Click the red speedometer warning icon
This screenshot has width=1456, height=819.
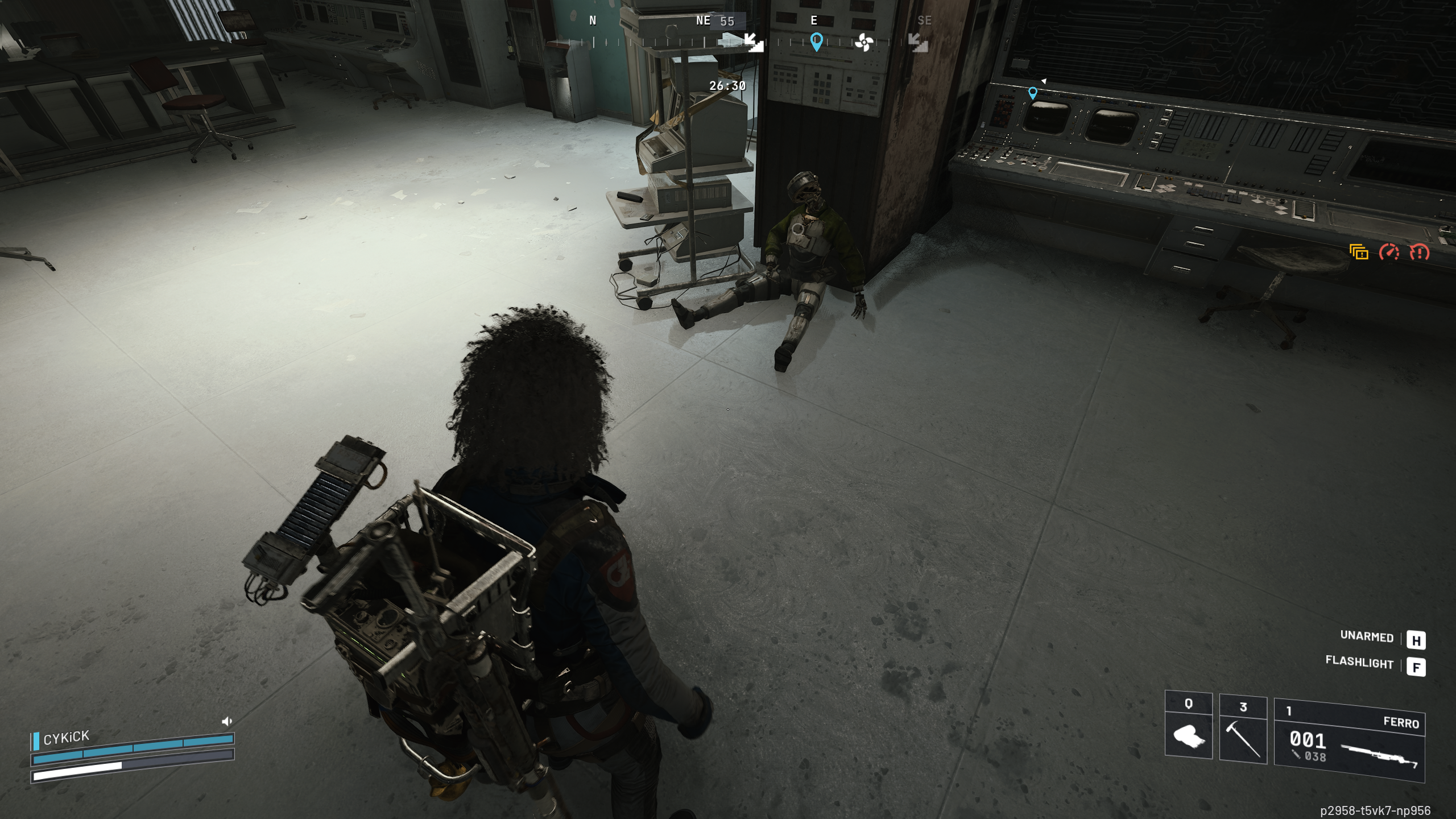point(1389,251)
